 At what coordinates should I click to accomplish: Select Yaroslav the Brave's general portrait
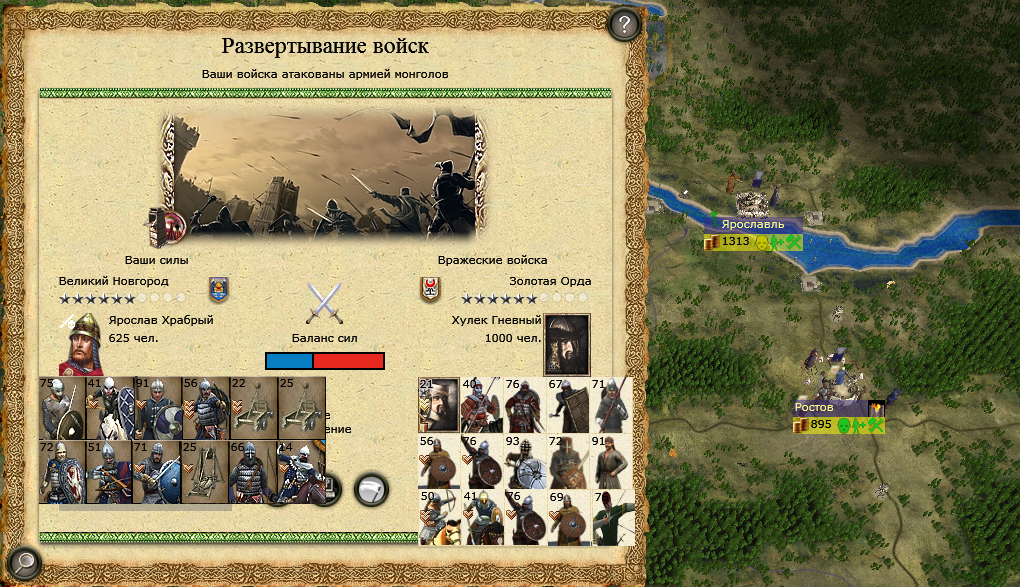tap(82, 344)
